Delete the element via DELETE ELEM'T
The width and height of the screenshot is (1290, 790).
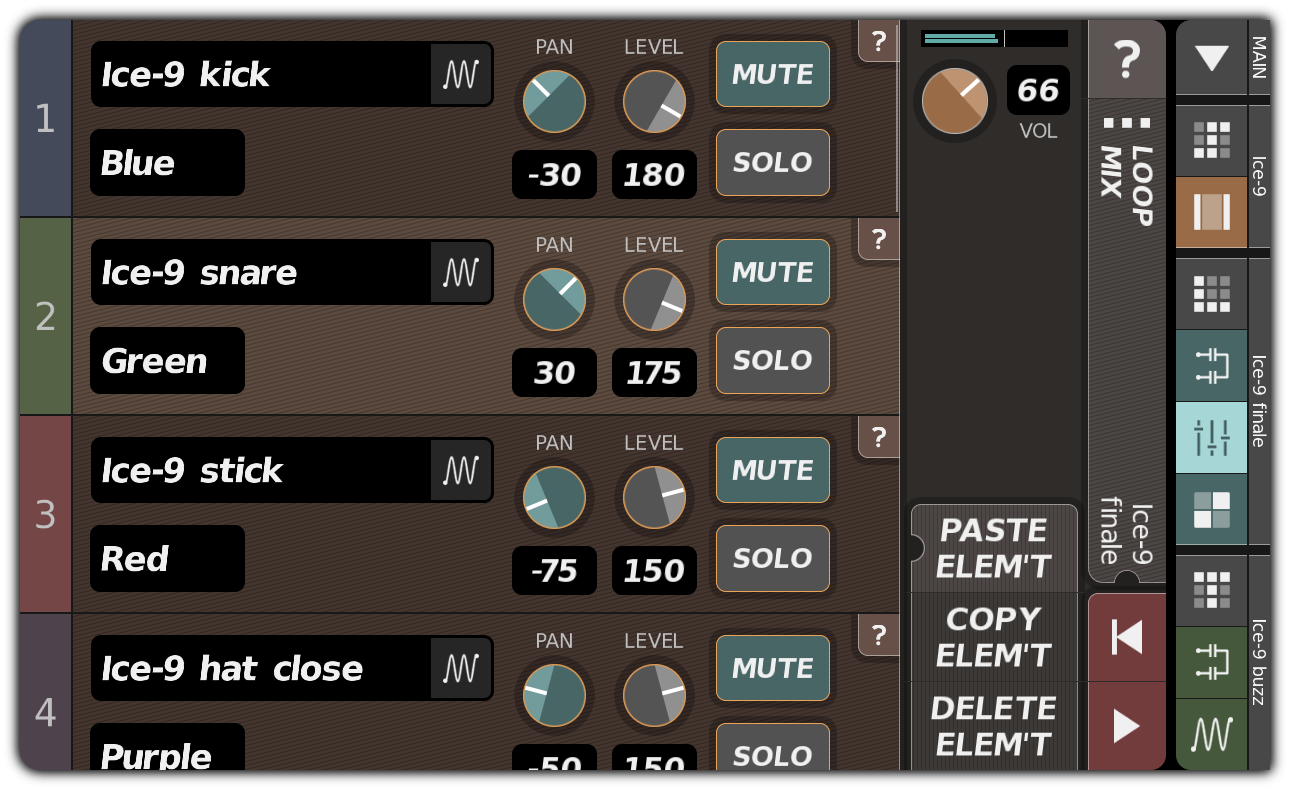pos(994,726)
